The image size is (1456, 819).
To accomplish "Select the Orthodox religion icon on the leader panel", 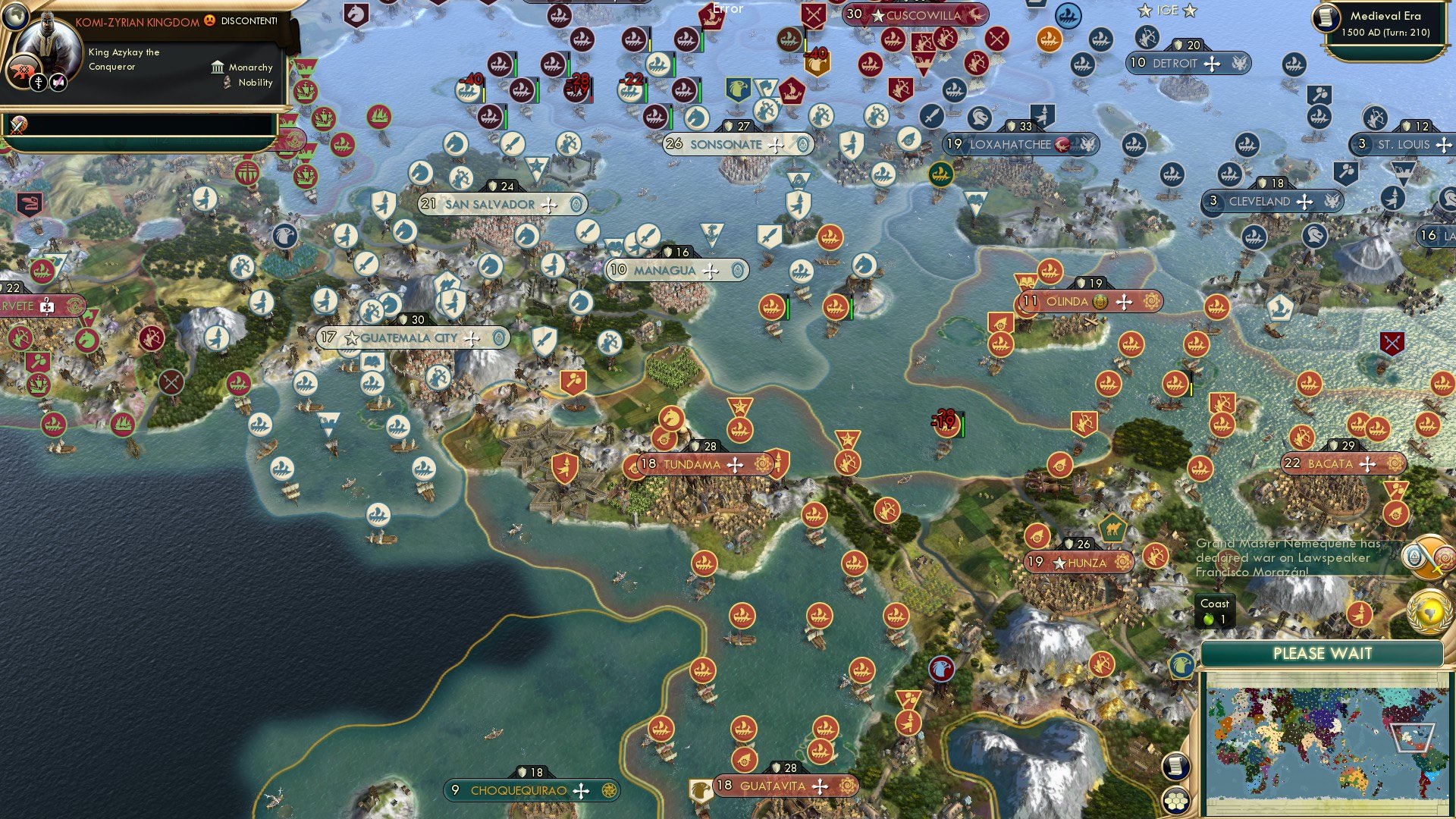I will 39,83.
